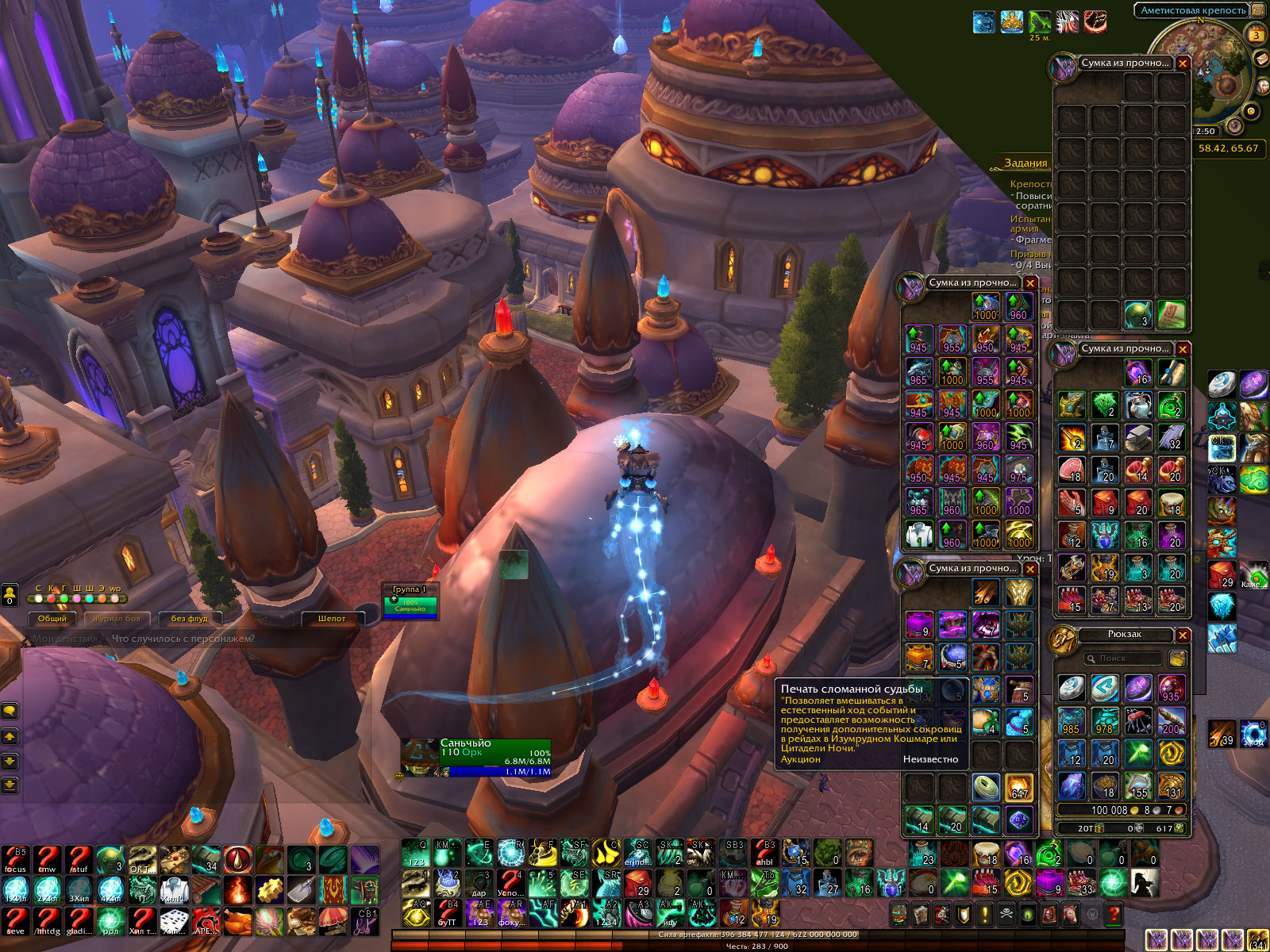Screen dimensions: 1270x952
Task: Click the Саньчьйо bar in Группа 1 frame
Action: point(410,605)
